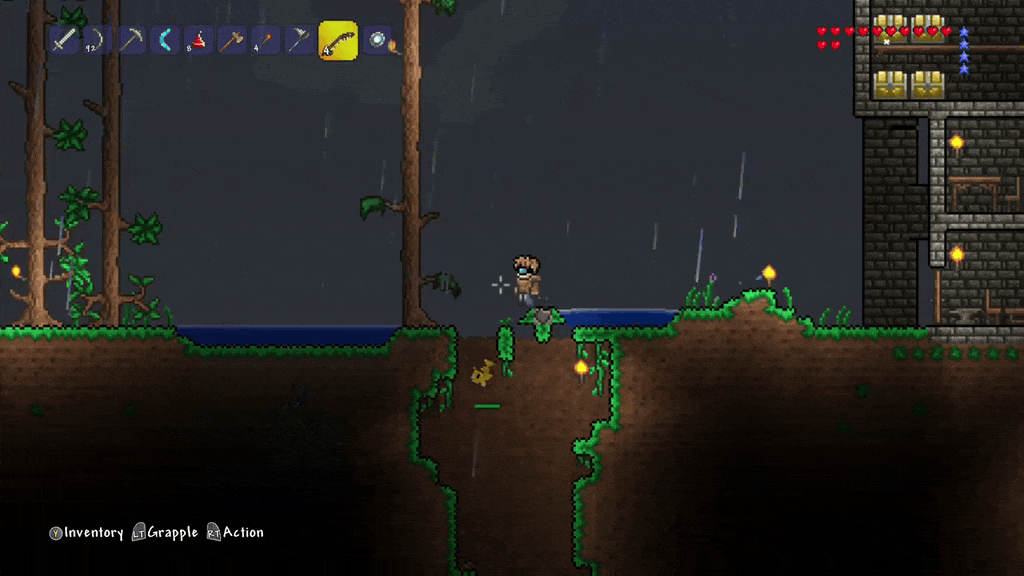The image size is (1024, 576).
Task: Equip the pickaxe from the hotbar
Action: pos(131,40)
